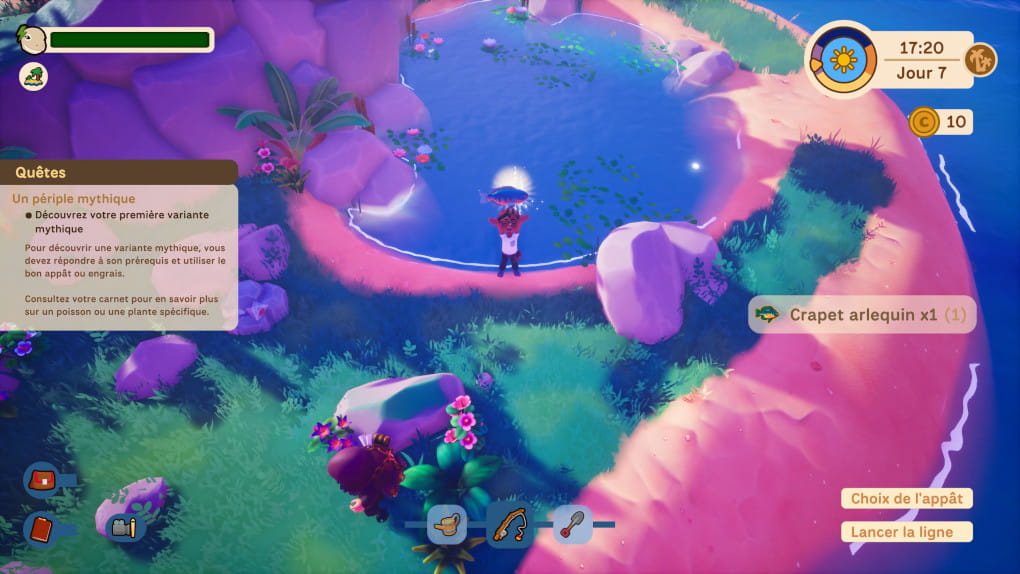Click the sun day-cycle clock dial
Viewport: 1020px width, 574px height.
click(843, 61)
